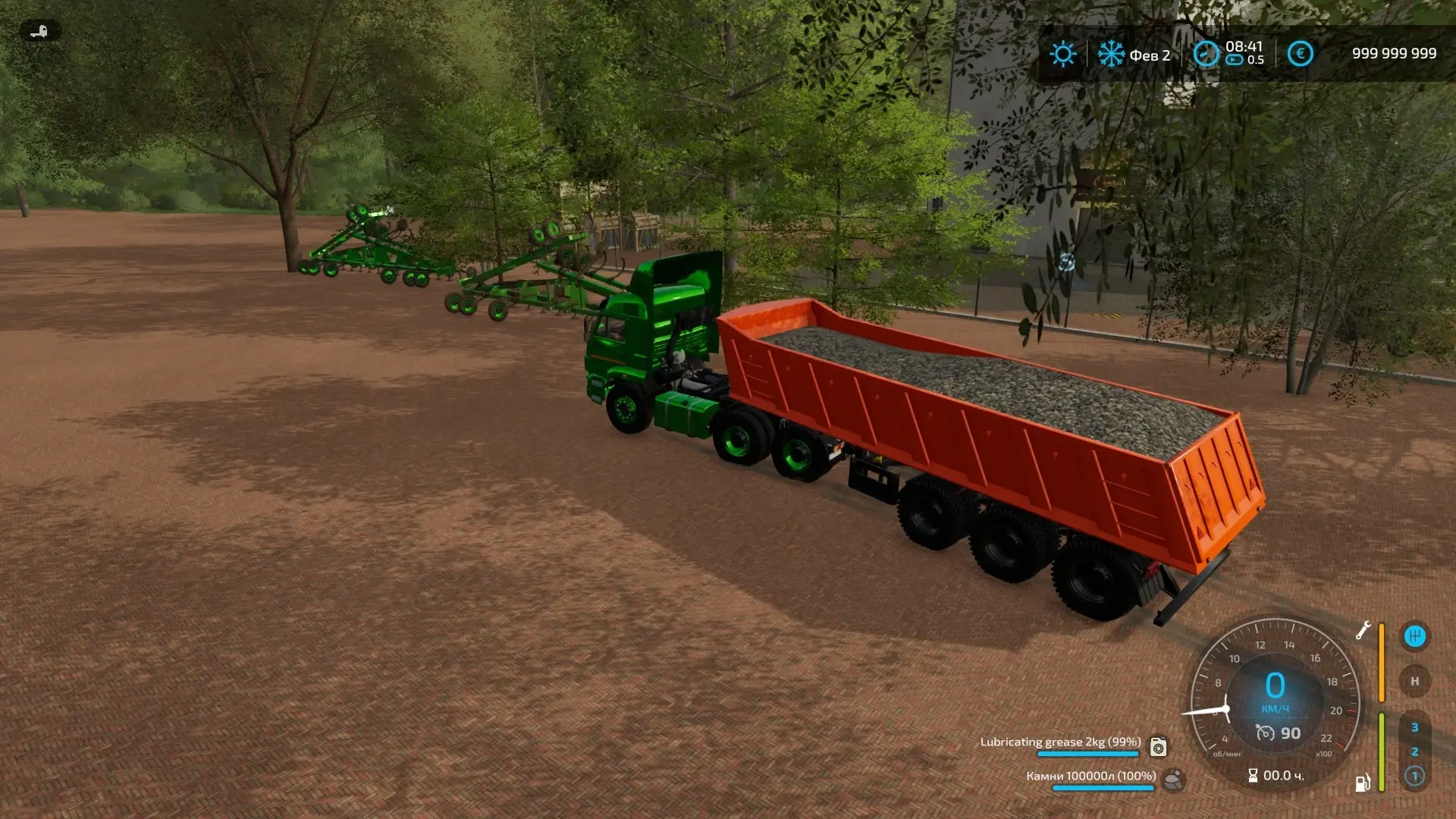Click the hourglass operating hours icon
1456x819 pixels.
tap(1253, 776)
